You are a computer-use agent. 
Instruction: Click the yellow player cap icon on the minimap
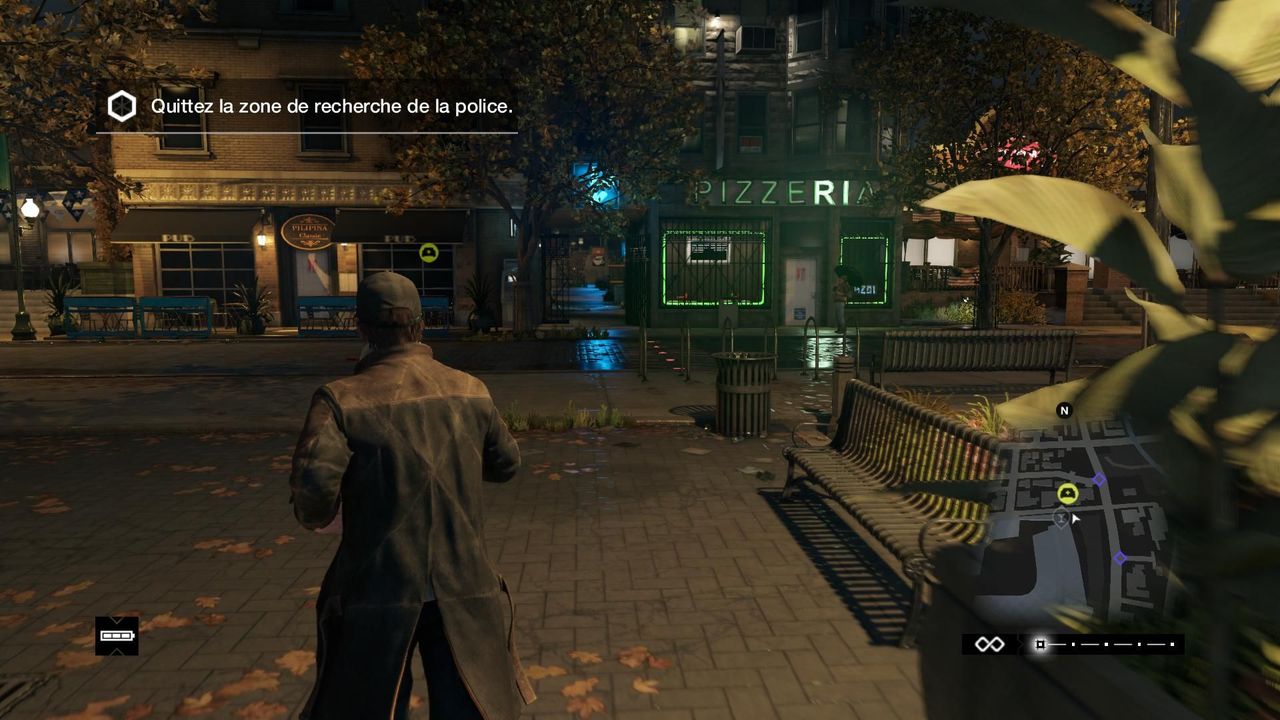click(x=1067, y=494)
